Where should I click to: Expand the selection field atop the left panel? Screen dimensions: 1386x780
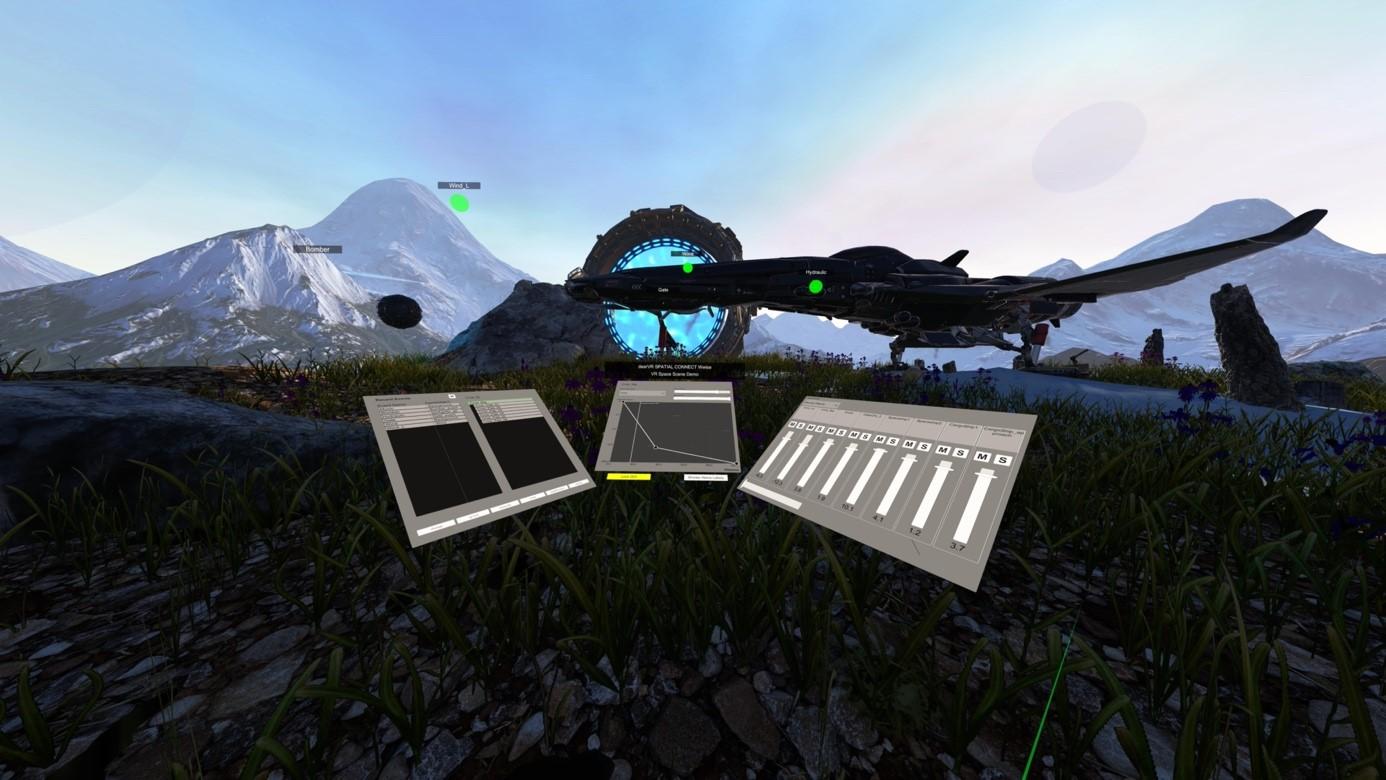tap(500, 401)
